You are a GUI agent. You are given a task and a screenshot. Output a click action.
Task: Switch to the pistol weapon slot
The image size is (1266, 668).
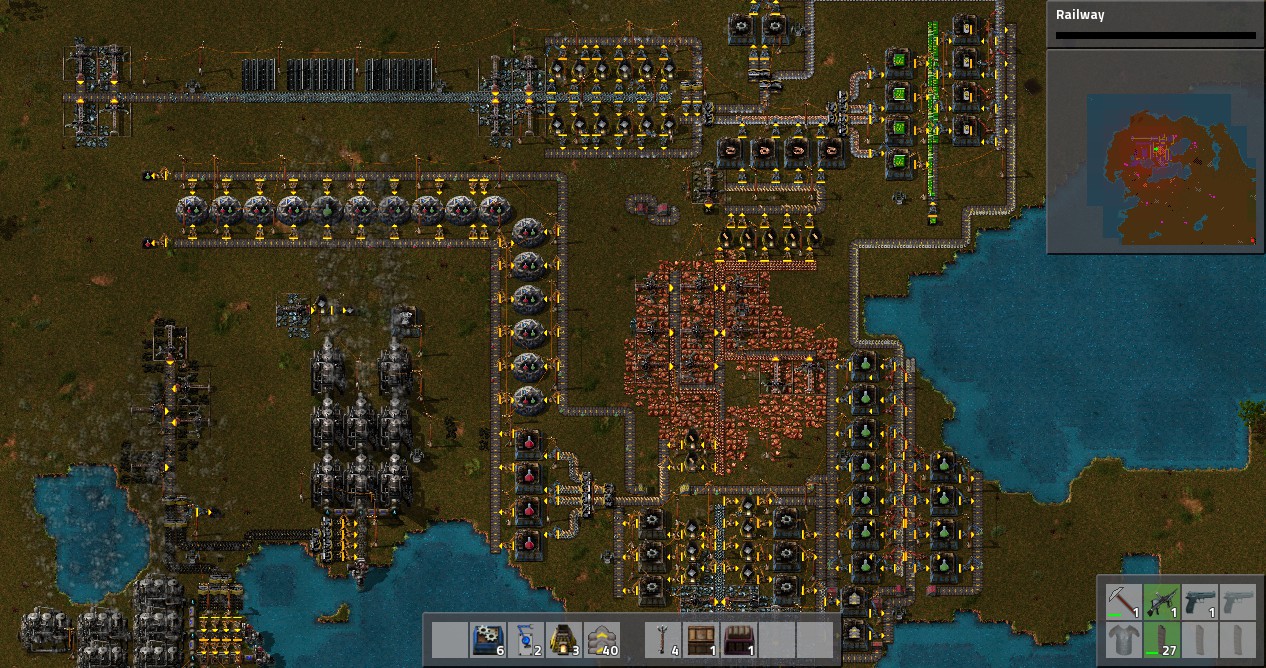(x=1199, y=602)
